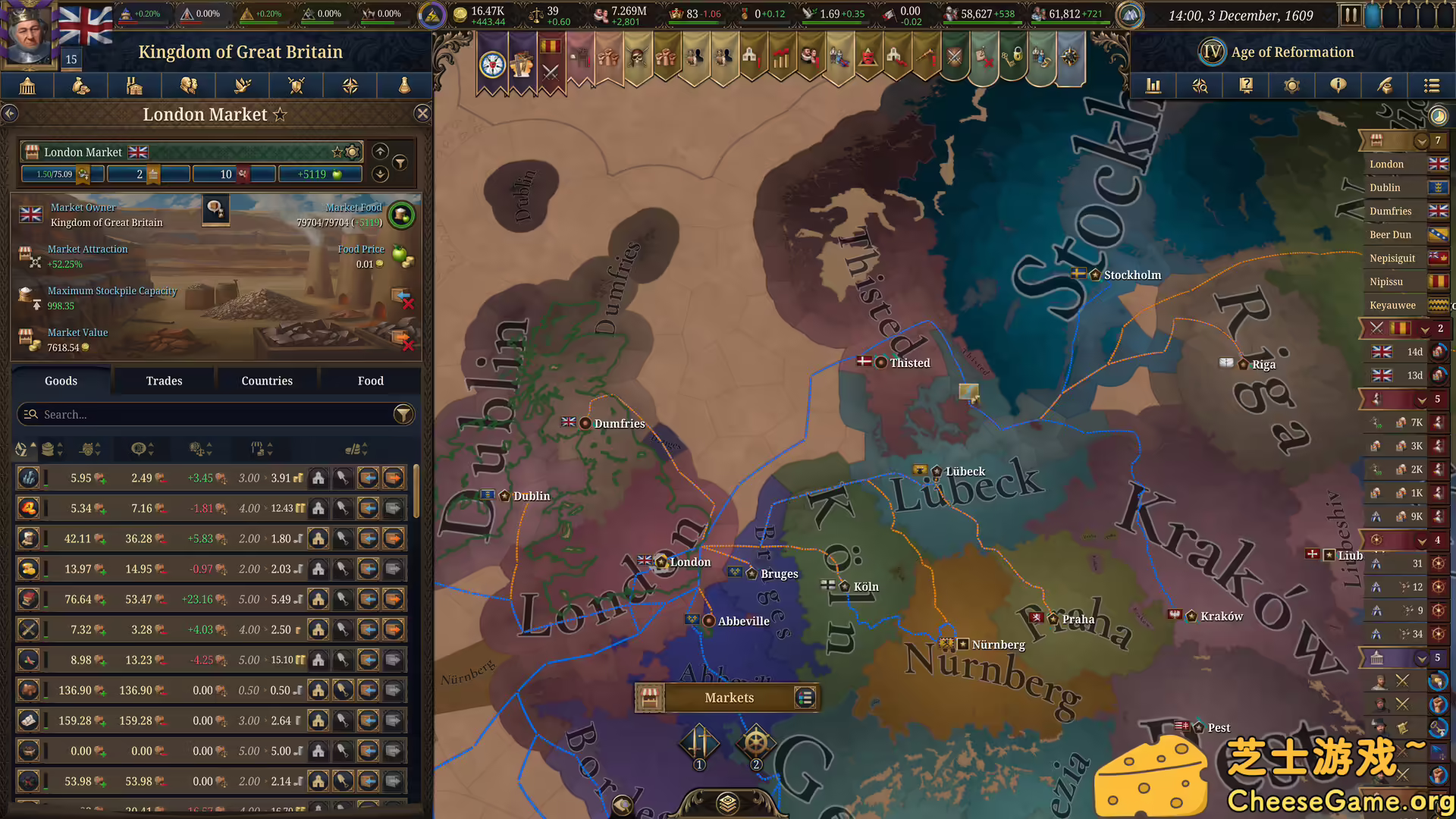Open the diplomacy dove panel

point(242,86)
